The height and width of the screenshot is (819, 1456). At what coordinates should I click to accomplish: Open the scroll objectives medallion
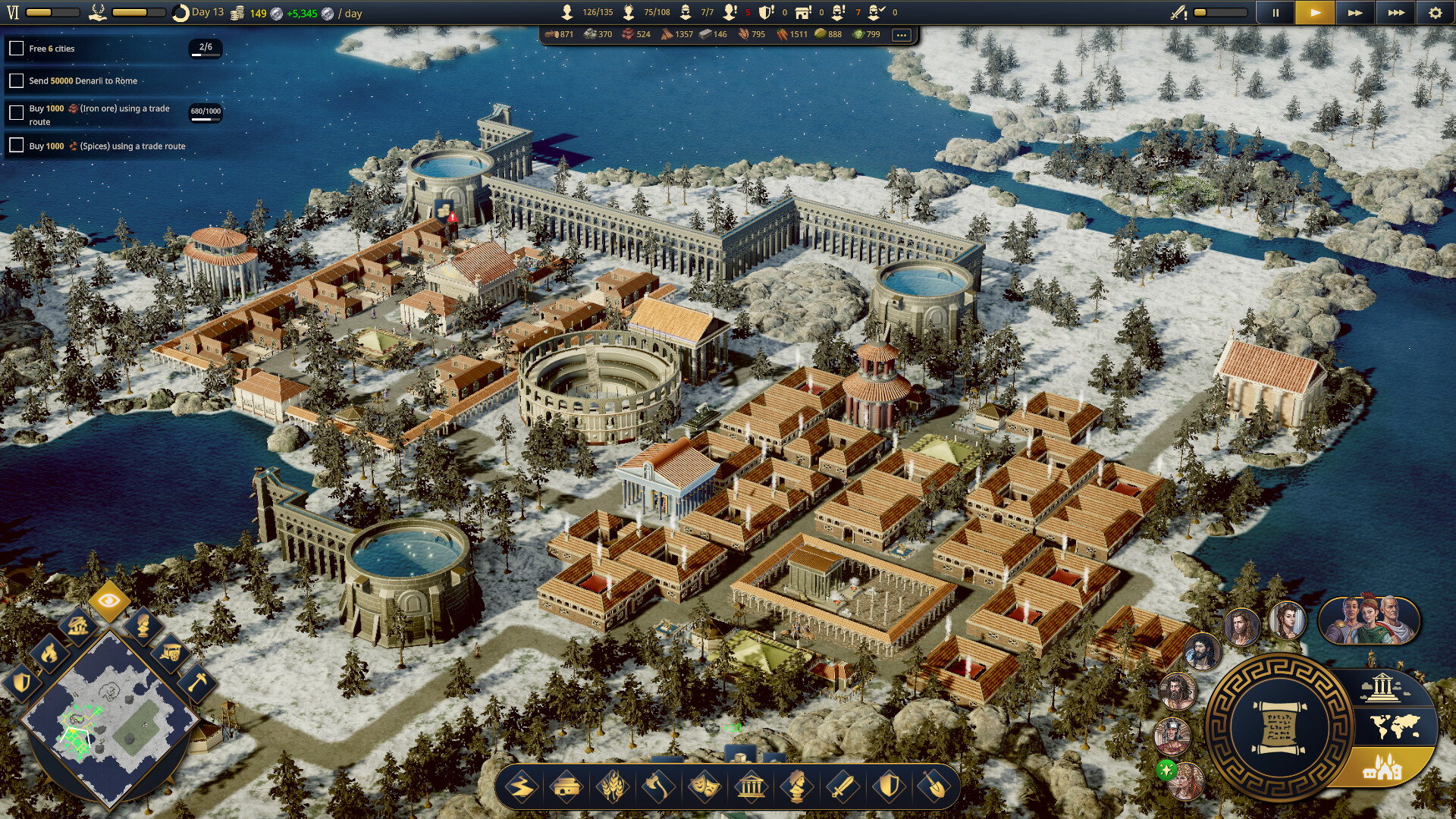(1279, 728)
